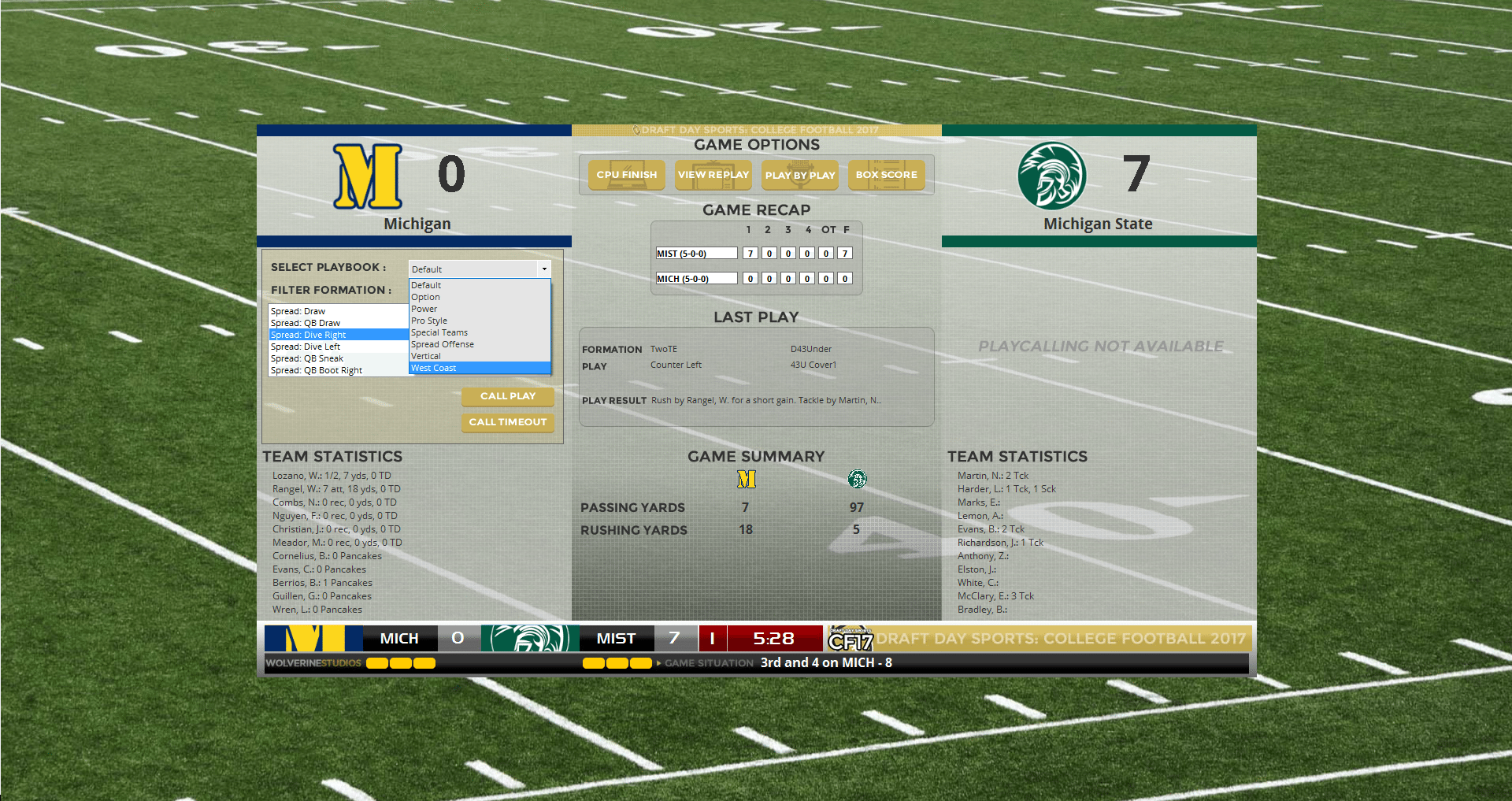Call a timeout
Screen dimensions: 1512x801
(507, 422)
